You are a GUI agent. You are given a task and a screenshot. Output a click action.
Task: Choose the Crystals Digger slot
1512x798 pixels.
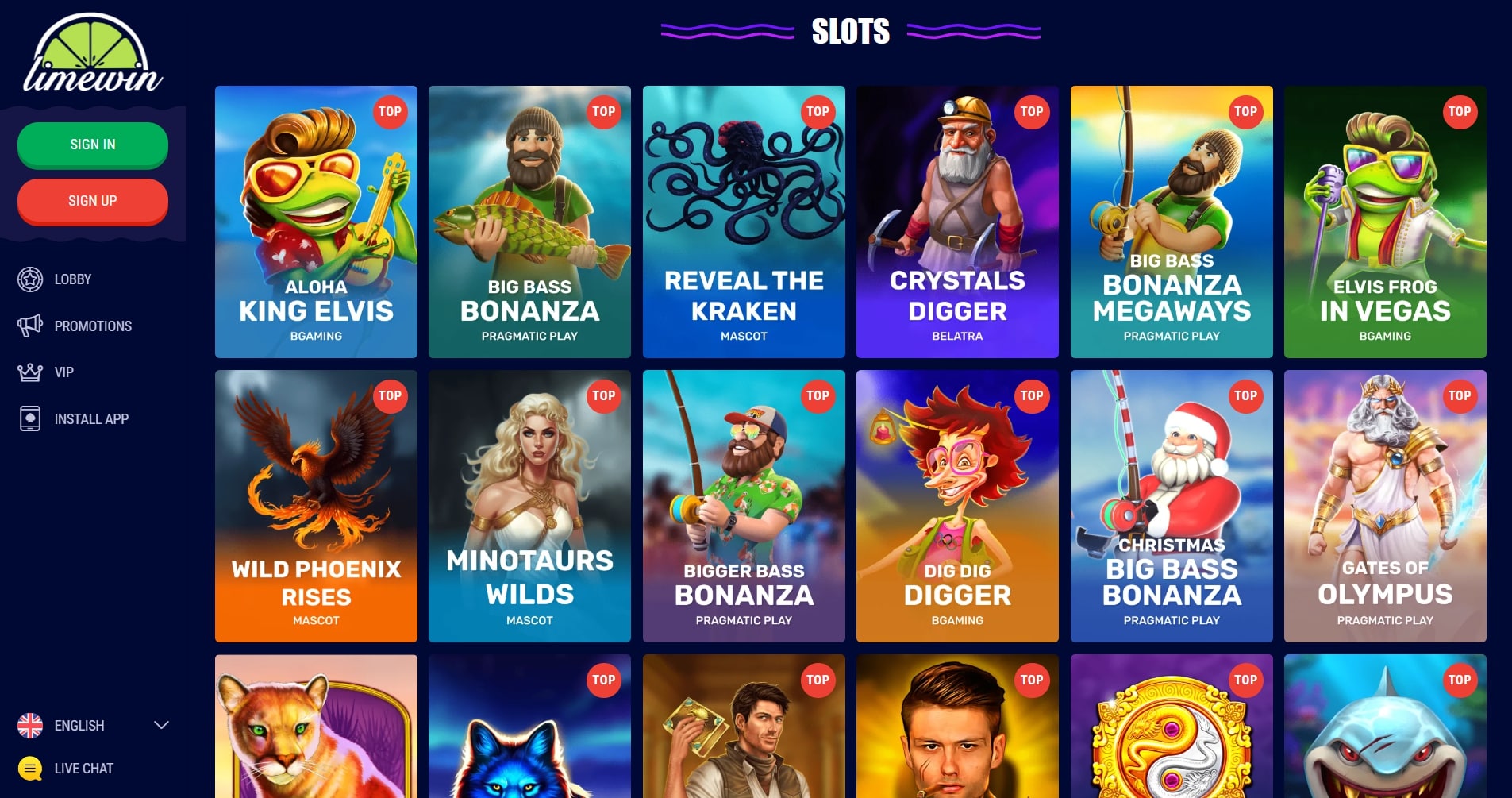957,222
